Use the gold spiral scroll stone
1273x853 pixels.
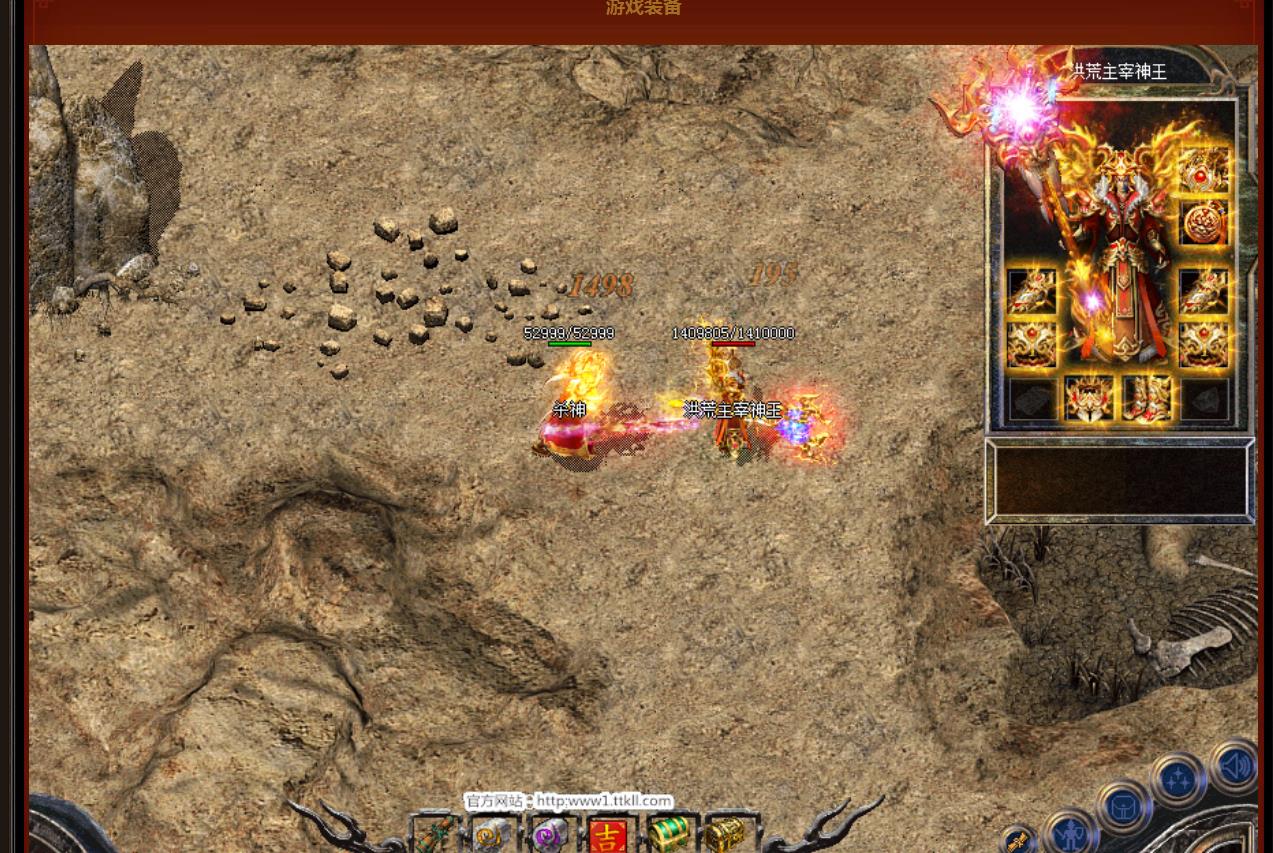(x=491, y=834)
